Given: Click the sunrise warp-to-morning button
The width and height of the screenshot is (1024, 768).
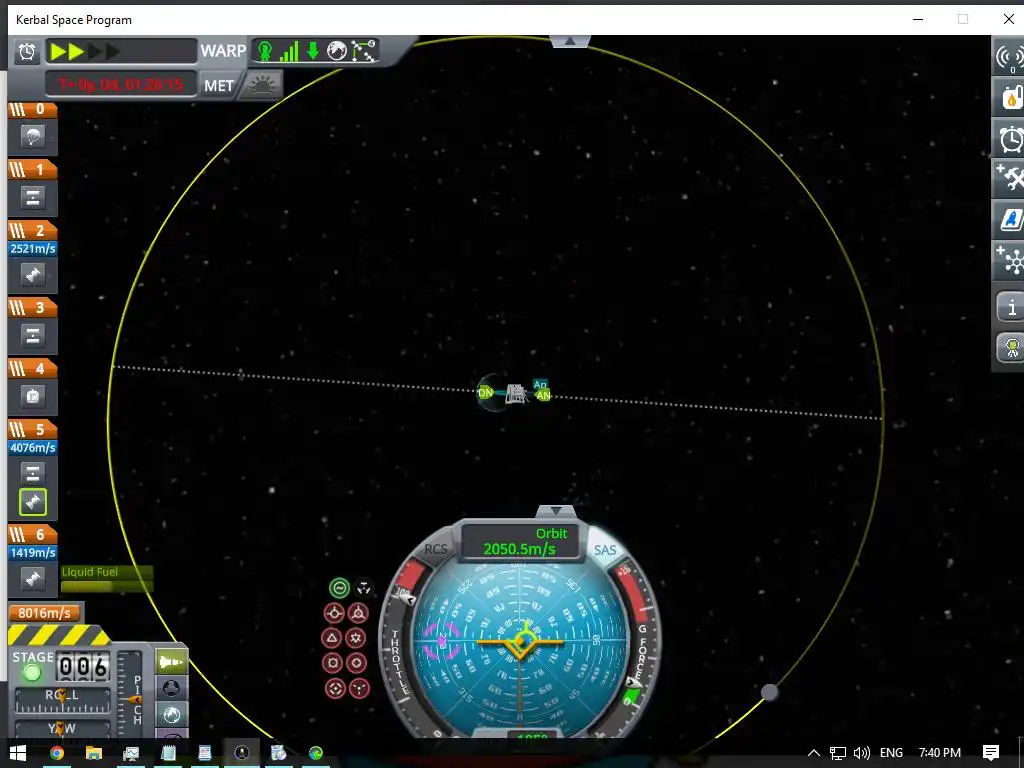Looking at the screenshot, I should pyautogui.click(x=262, y=86).
